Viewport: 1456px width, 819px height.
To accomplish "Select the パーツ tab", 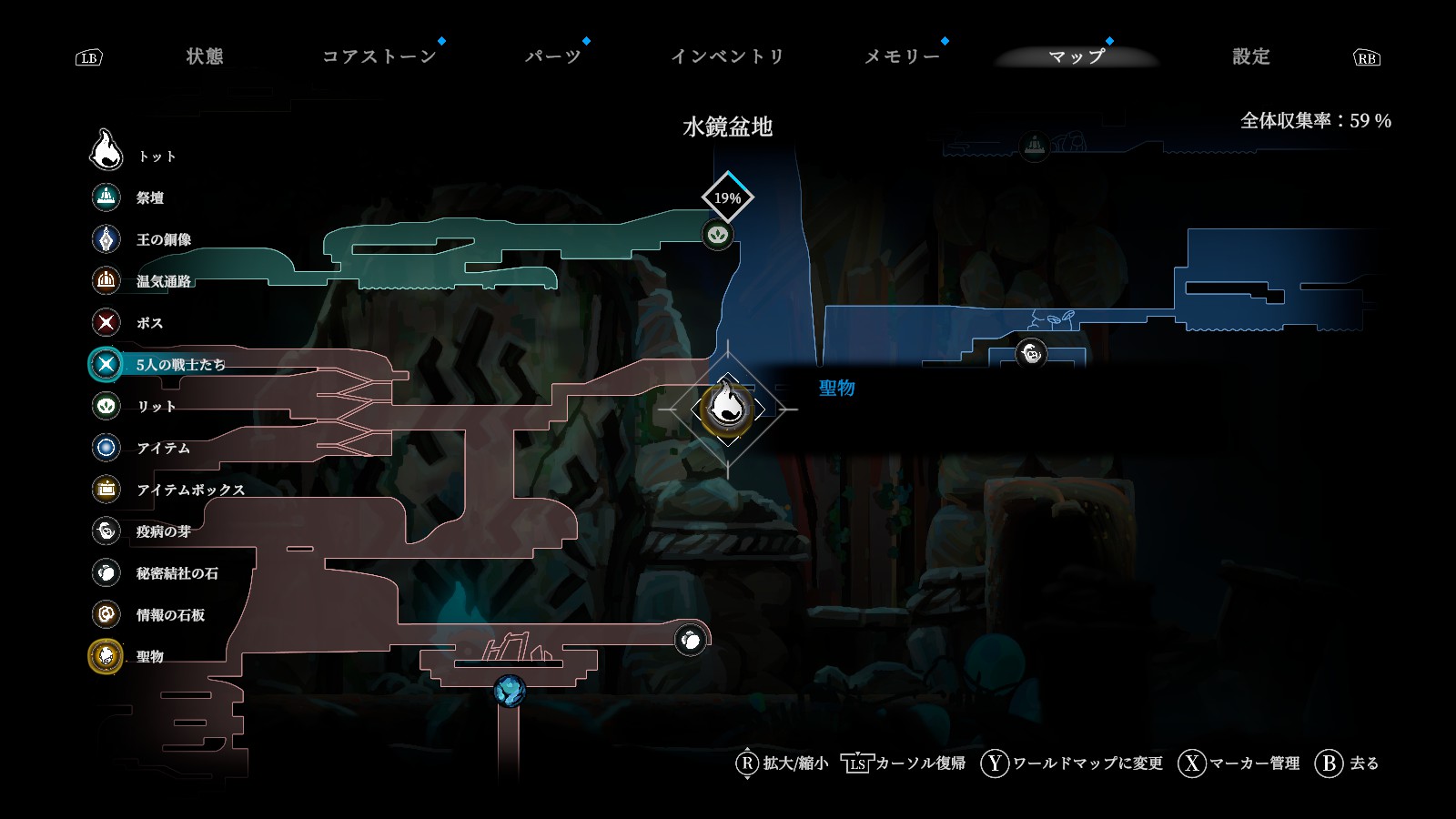I will click(552, 56).
